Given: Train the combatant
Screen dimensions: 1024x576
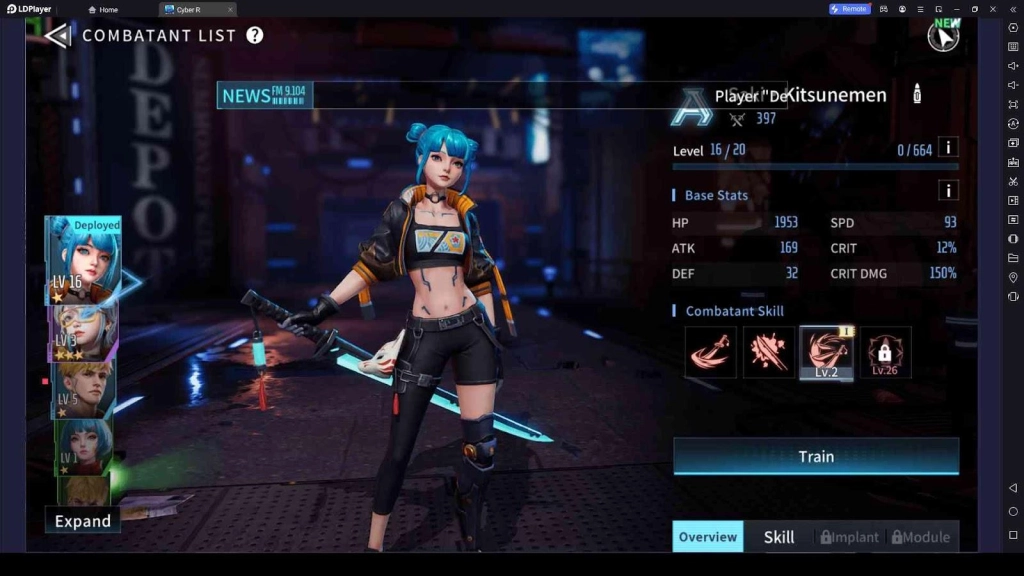Looking at the screenshot, I should [x=816, y=456].
